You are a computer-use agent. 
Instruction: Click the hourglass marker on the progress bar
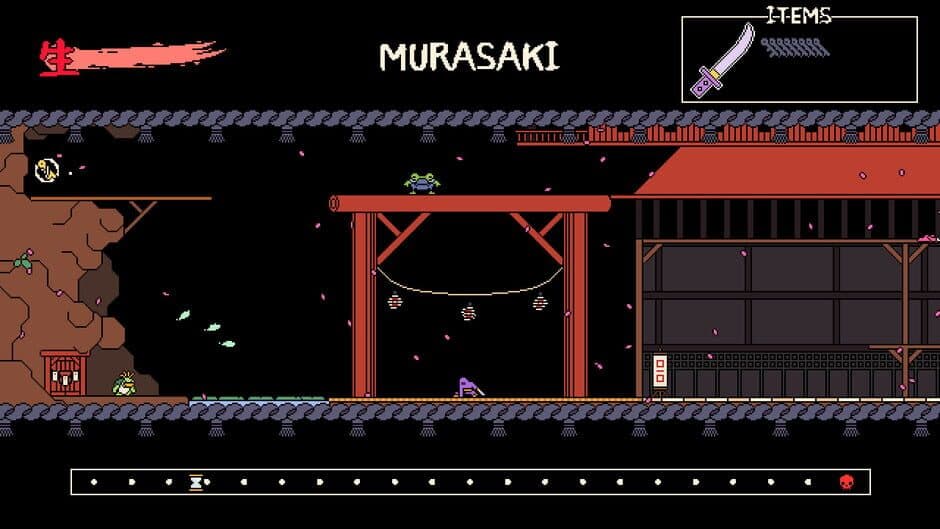[x=196, y=482]
